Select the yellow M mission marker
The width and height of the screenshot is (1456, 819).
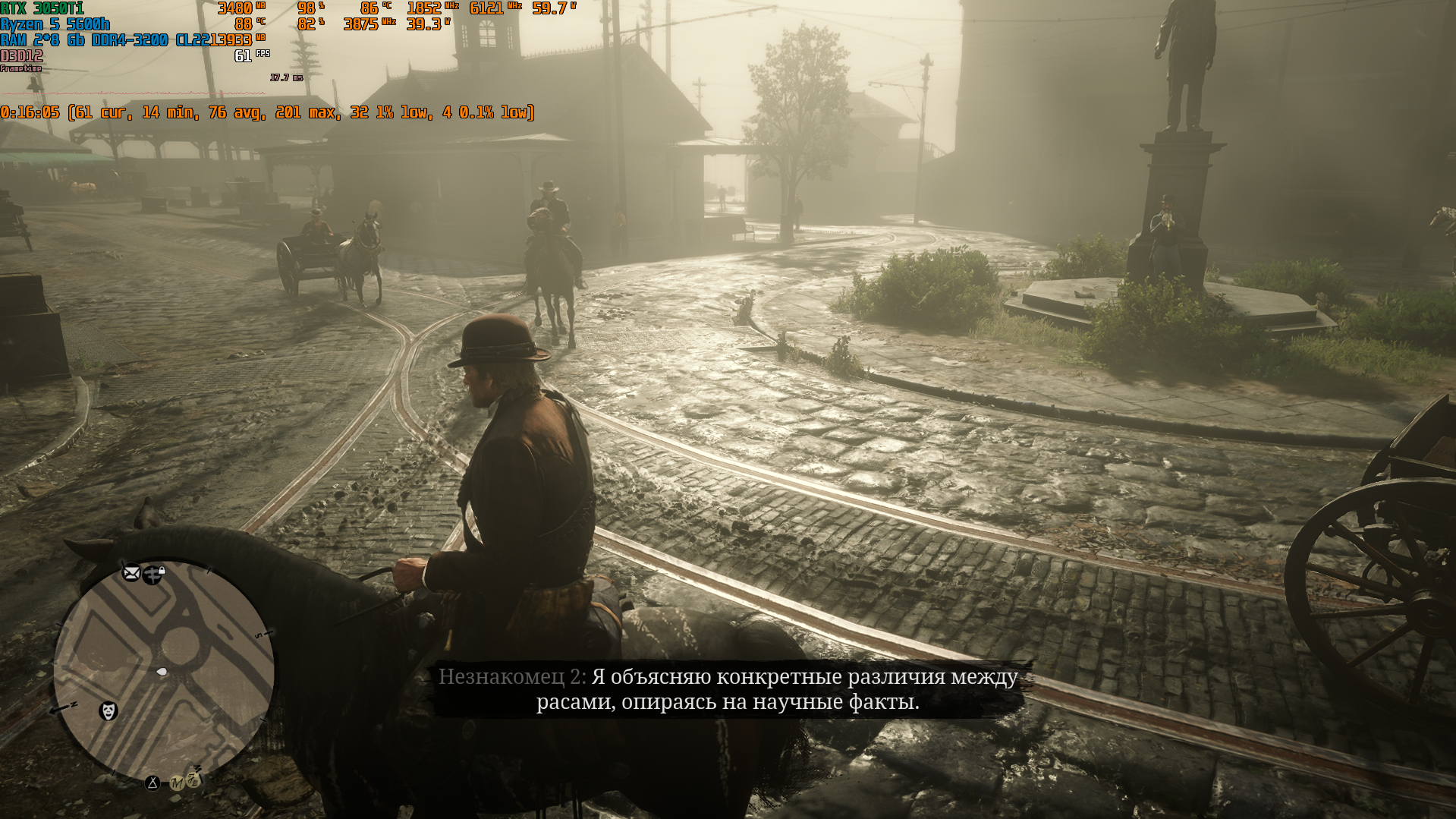click(x=176, y=783)
